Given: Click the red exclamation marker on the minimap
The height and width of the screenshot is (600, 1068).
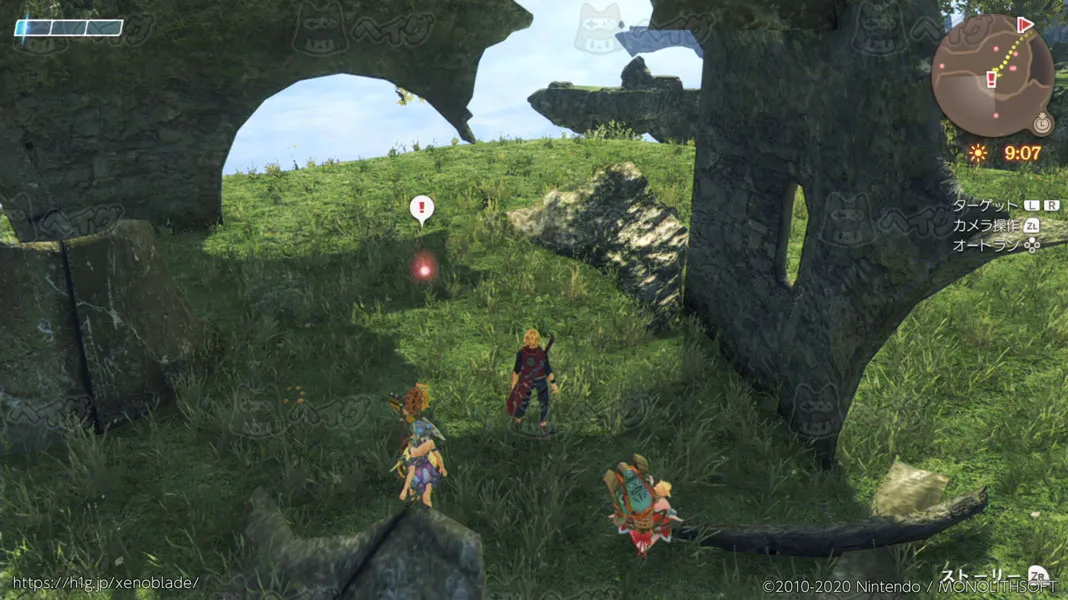Looking at the screenshot, I should point(992,79).
